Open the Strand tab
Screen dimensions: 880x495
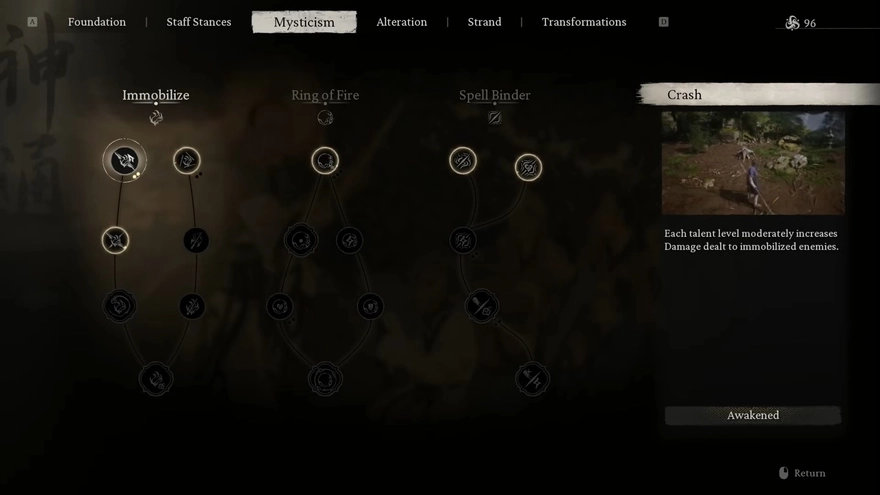[x=484, y=22]
